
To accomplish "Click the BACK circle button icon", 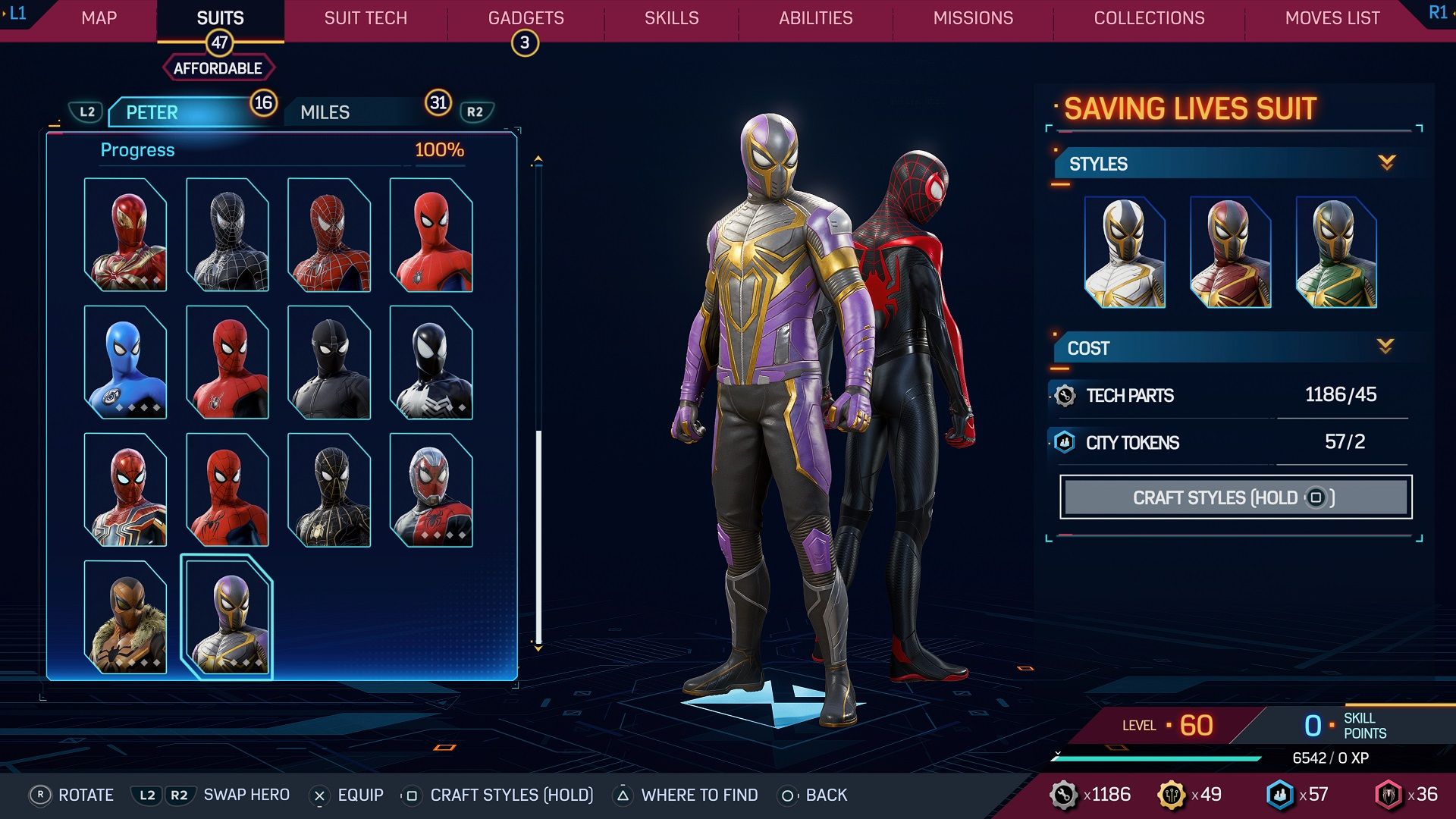I will click(x=787, y=795).
